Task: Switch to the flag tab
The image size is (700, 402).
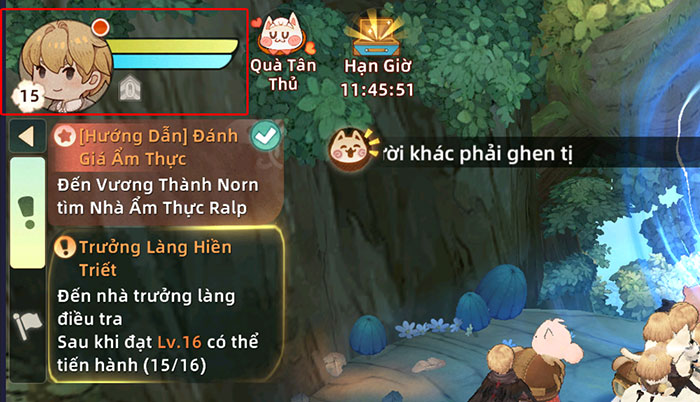Action: tap(27, 326)
